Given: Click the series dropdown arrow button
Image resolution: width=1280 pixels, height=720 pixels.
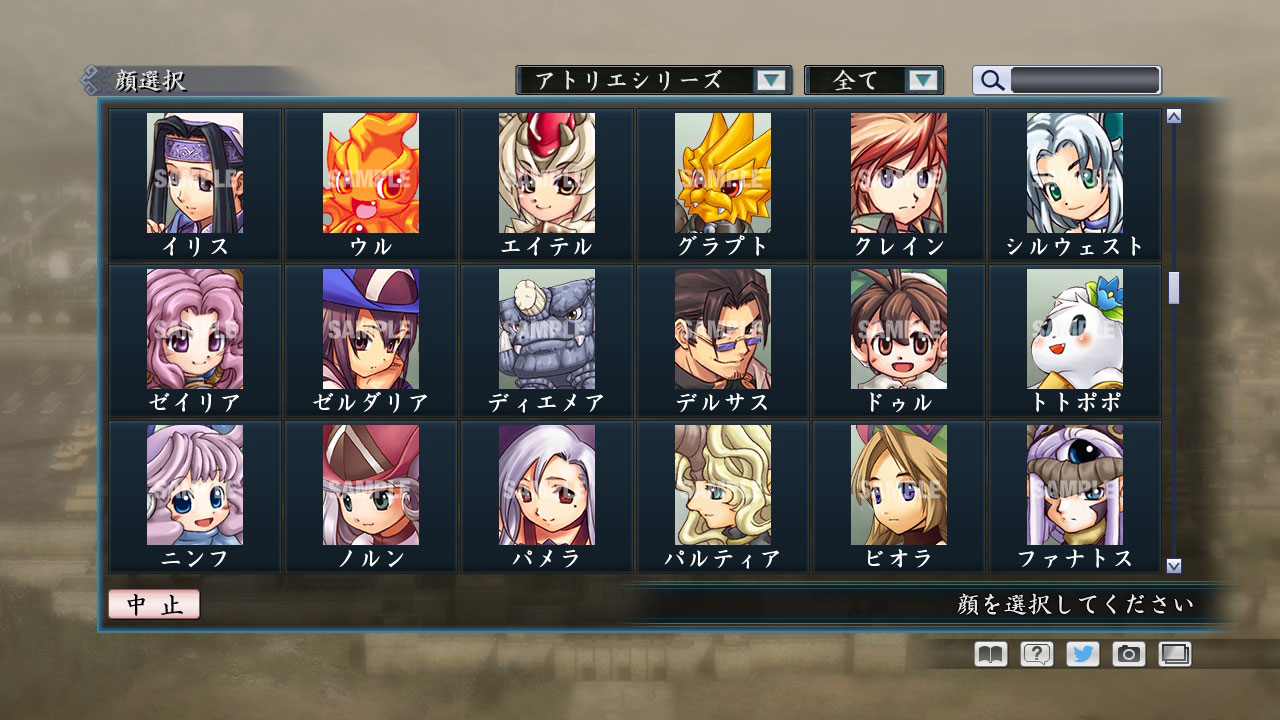Looking at the screenshot, I should coord(770,80).
